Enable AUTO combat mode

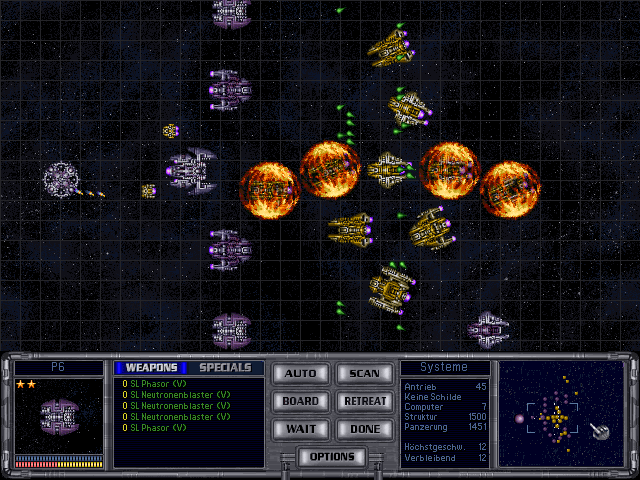click(300, 374)
